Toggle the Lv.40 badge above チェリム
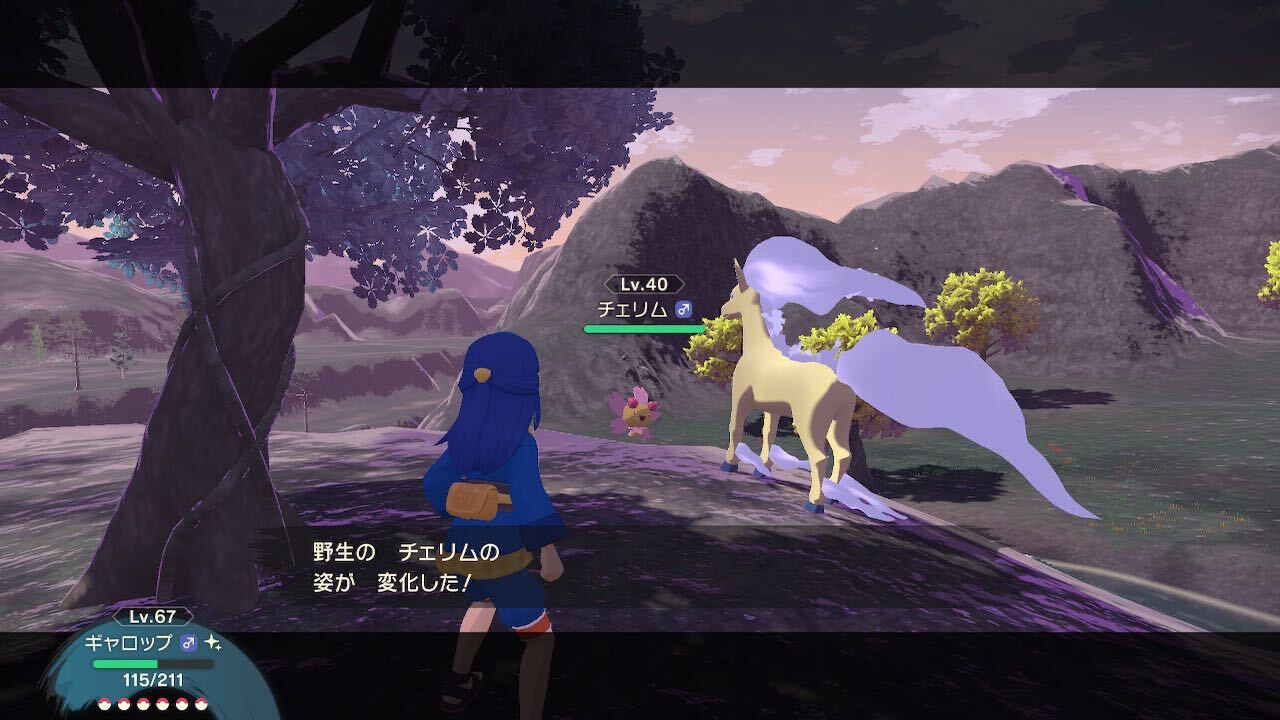The width and height of the screenshot is (1280, 720). point(643,284)
